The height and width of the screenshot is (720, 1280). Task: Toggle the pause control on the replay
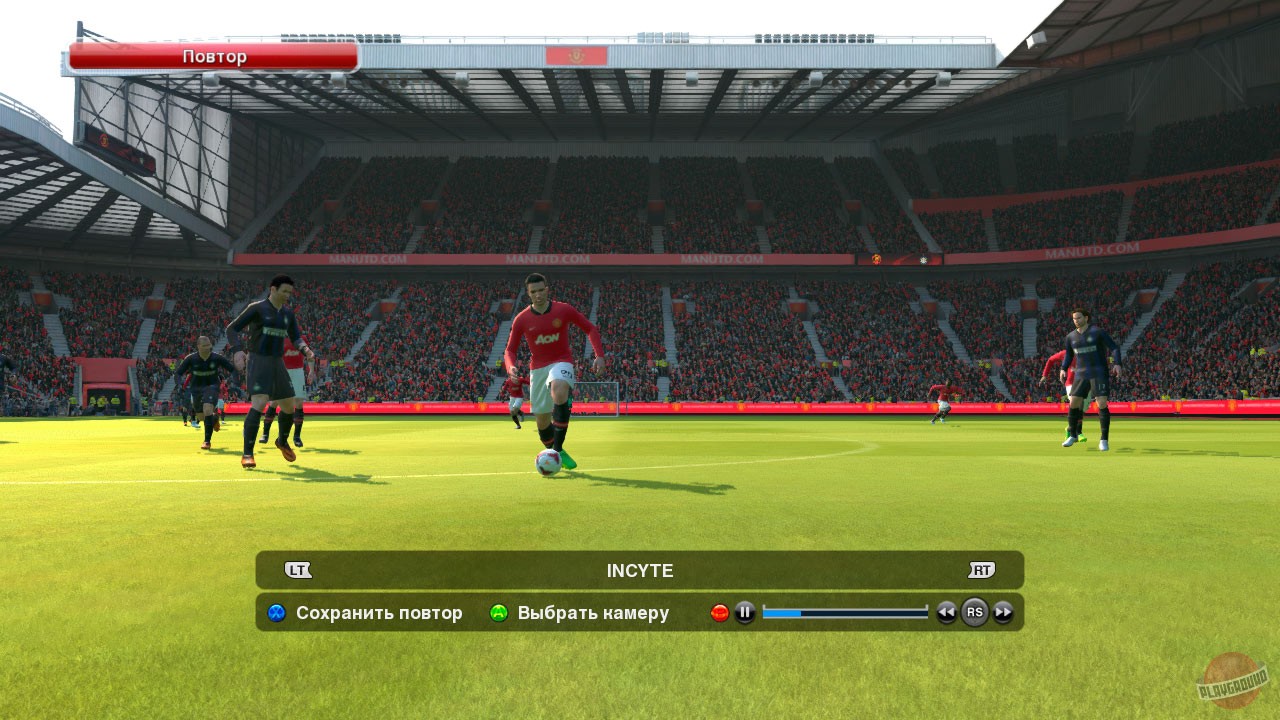pyautogui.click(x=744, y=613)
